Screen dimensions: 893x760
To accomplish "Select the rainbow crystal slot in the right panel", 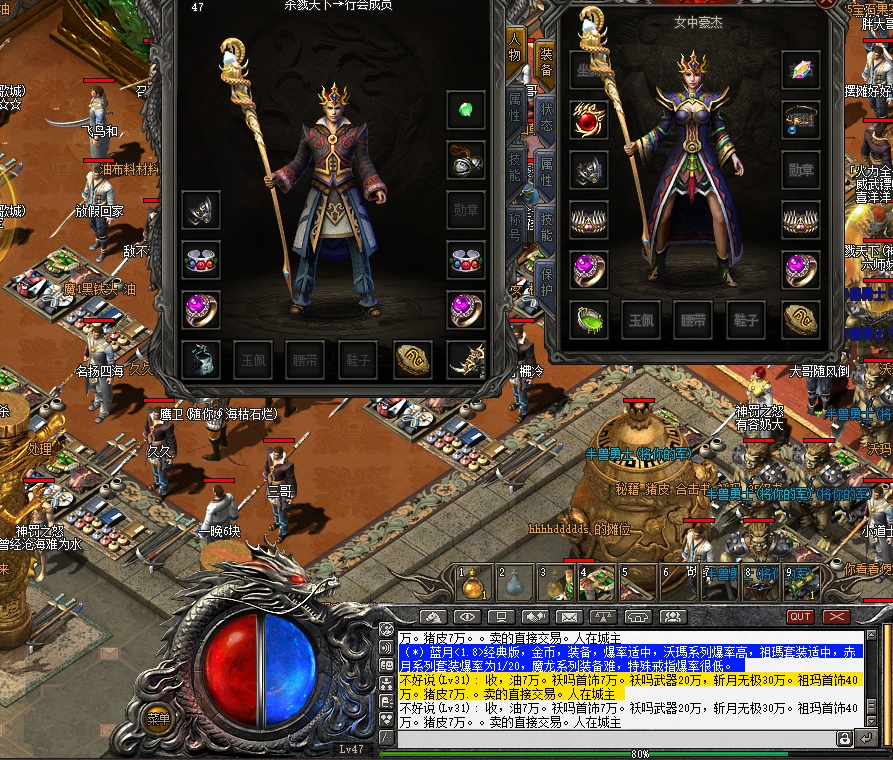I will tap(801, 71).
